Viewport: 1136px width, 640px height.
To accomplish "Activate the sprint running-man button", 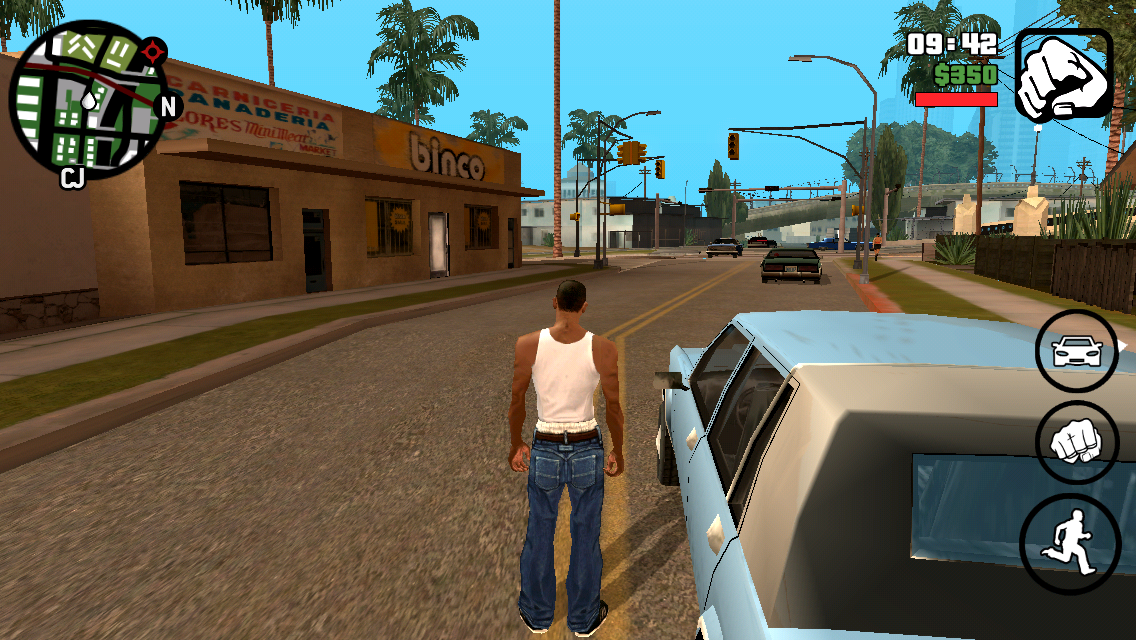I will pos(1069,543).
